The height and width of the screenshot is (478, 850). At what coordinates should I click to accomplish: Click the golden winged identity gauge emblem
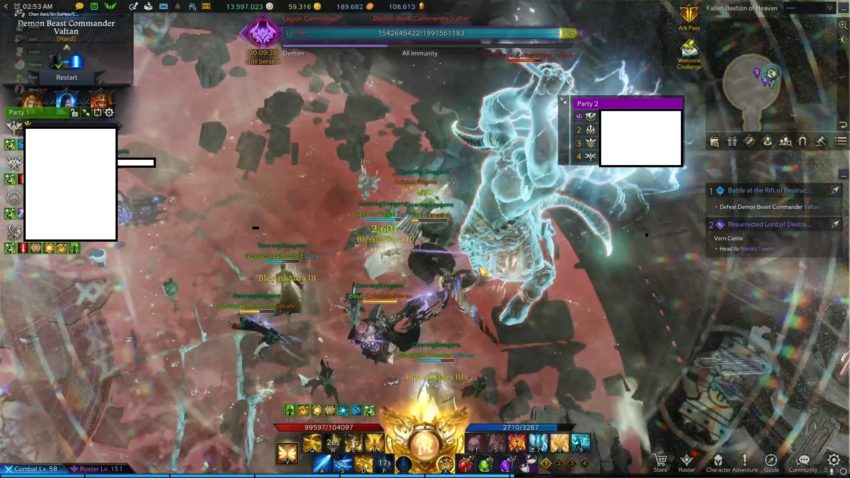[424, 440]
